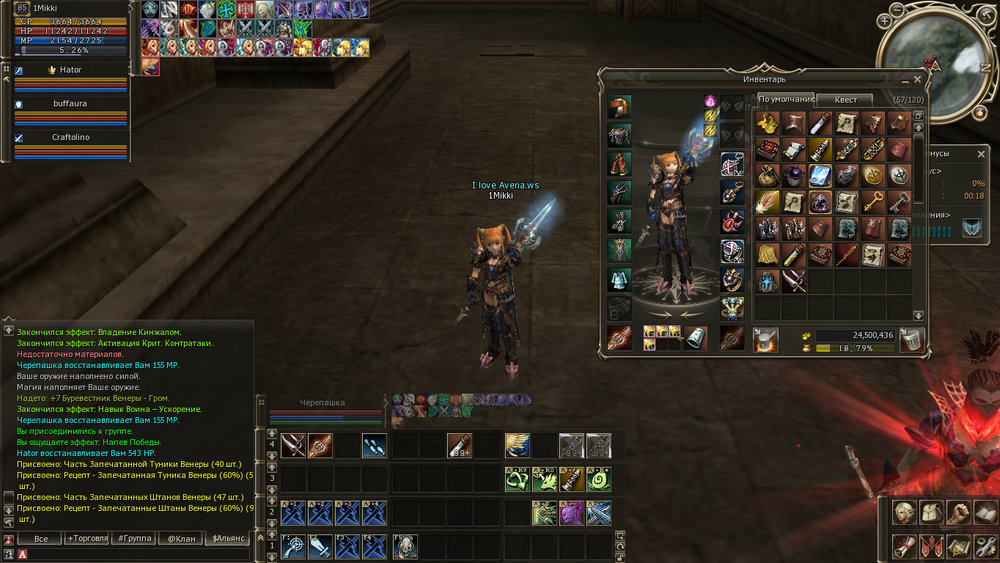Open the Все chat tab
Screen dimensions: 1000x563
point(41,539)
